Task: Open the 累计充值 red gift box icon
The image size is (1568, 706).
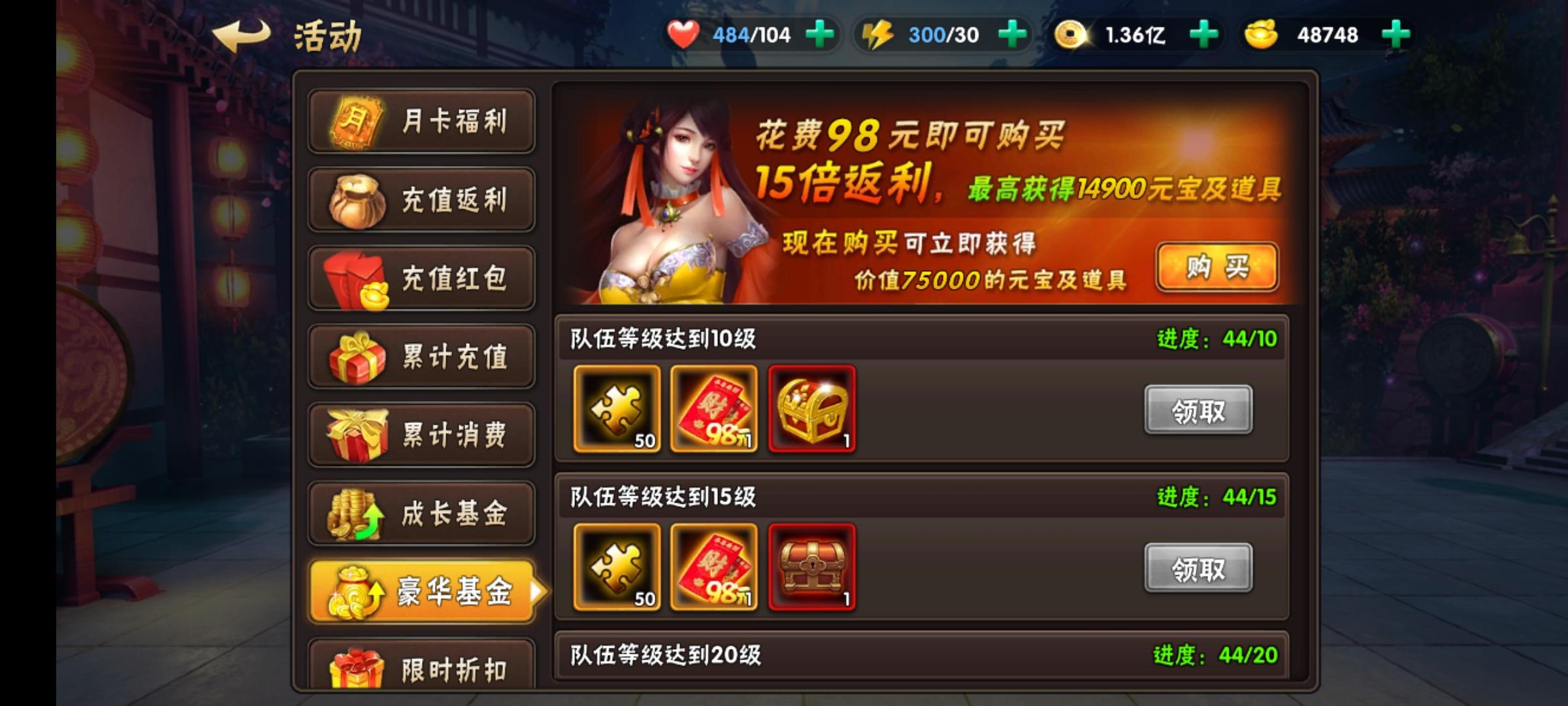Action: [356, 356]
